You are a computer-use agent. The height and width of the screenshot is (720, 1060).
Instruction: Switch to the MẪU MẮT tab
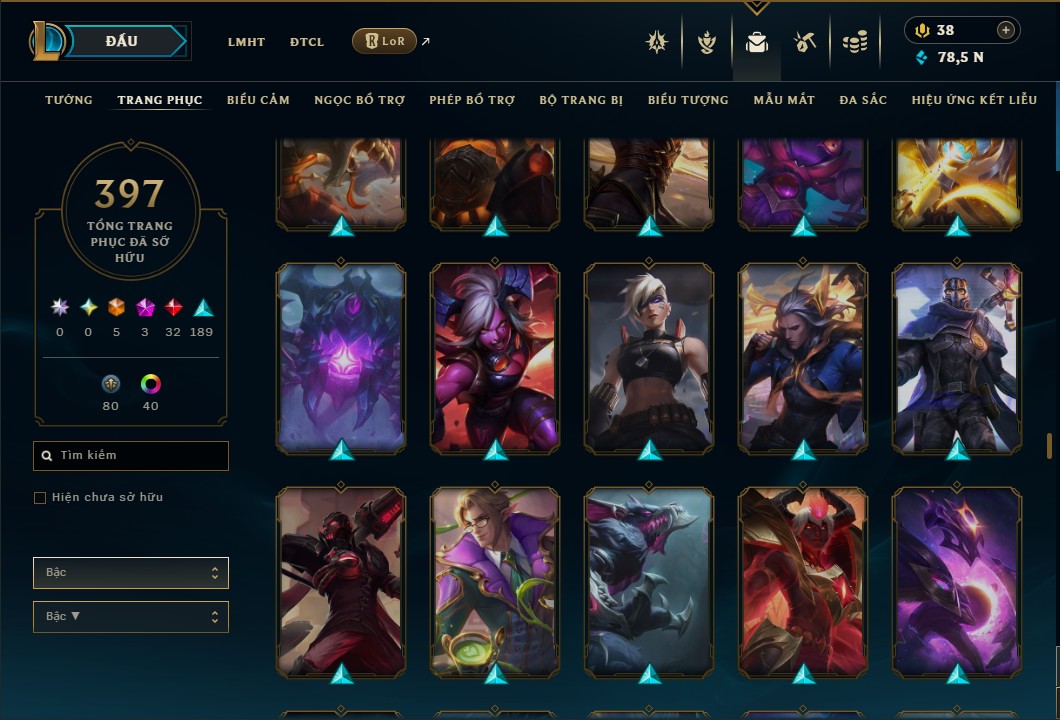[784, 100]
